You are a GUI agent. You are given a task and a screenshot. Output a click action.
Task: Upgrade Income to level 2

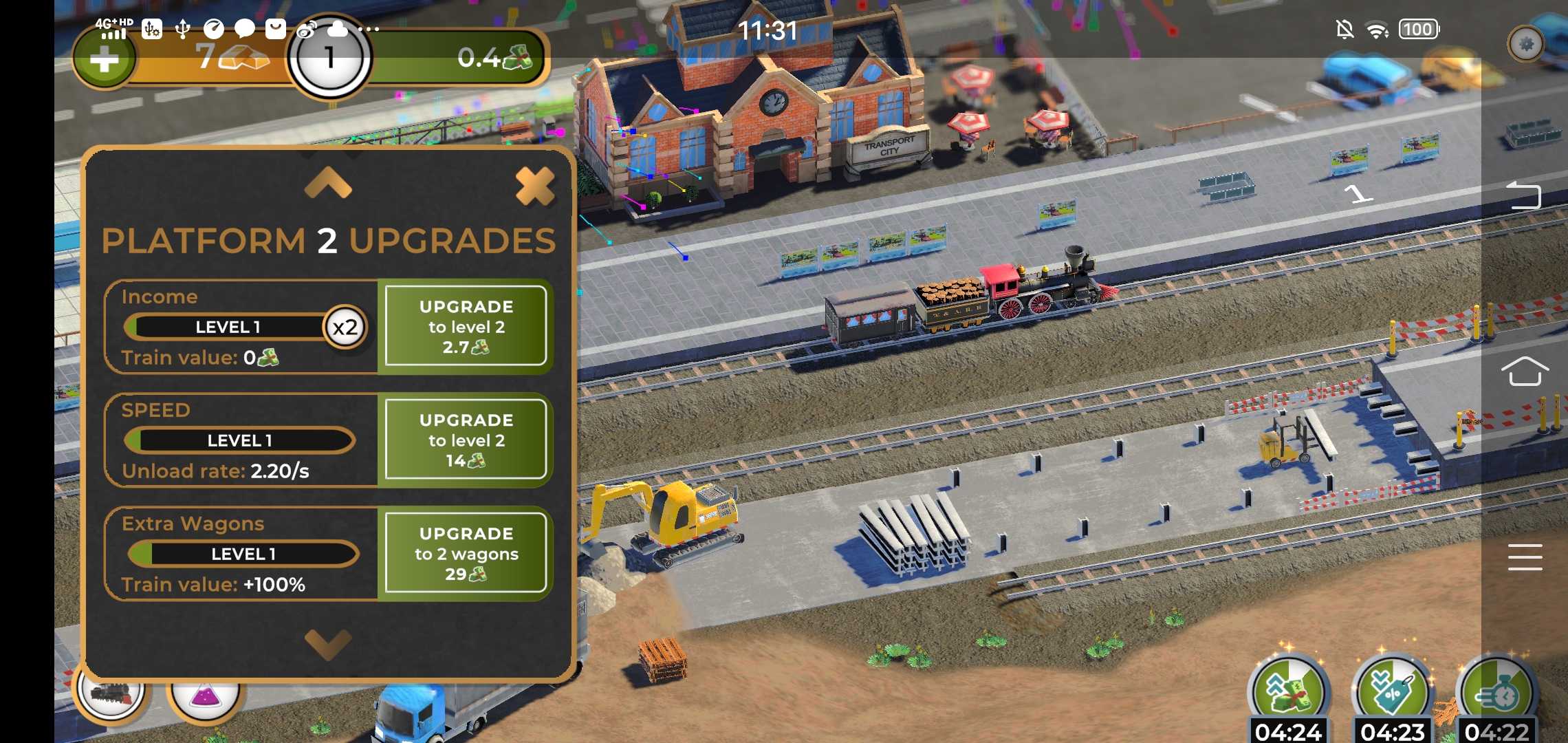[x=466, y=326]
